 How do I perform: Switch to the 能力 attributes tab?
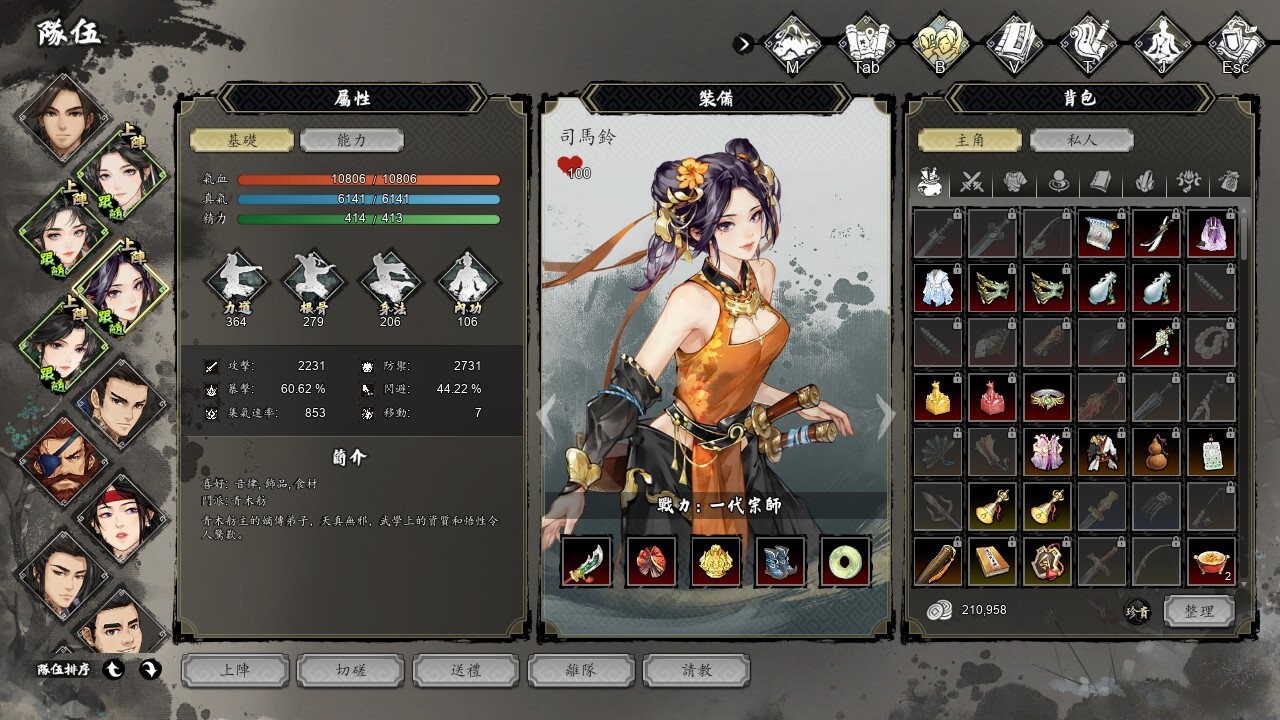pyautogui.click(x=352, y=141)
